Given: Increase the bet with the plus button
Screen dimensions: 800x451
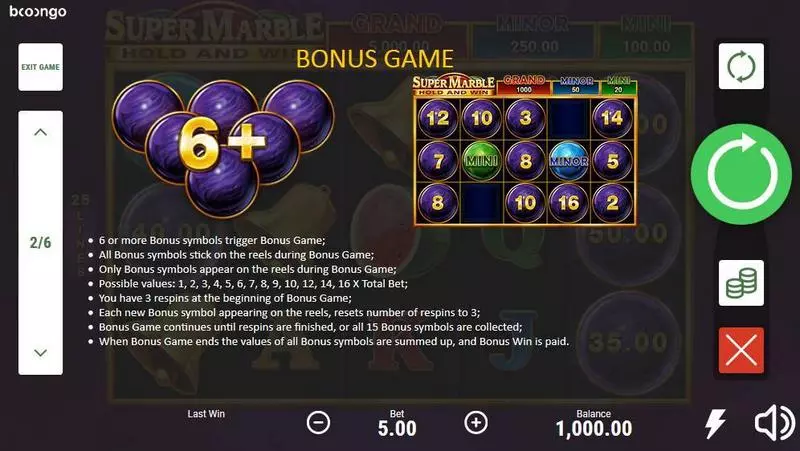Looking at the screenshot, I should 476,423.
